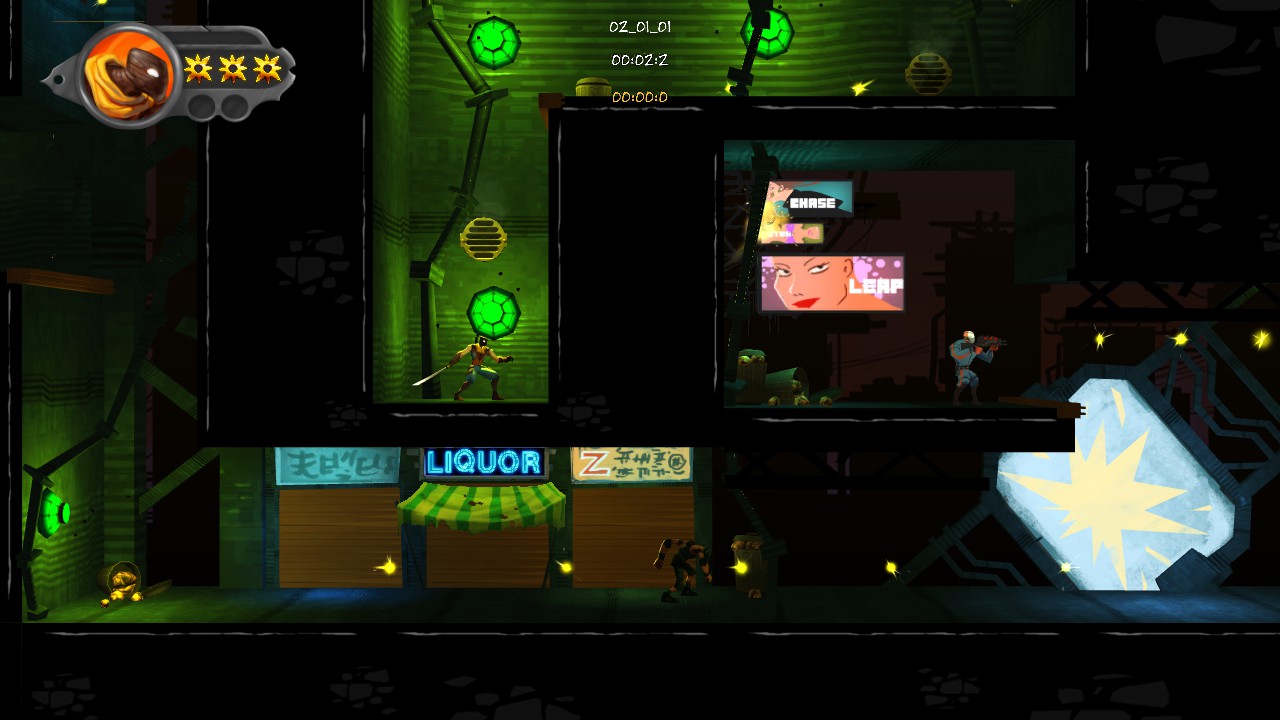The image size is (1280, 720).
Task: Toggle the LEAP billboard with the woman's face
Action: [832, 284]
